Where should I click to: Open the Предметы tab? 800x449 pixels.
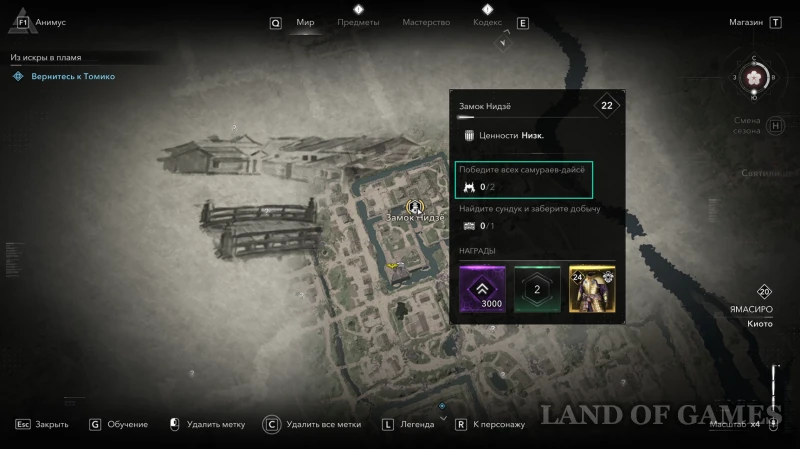(359, 22)
